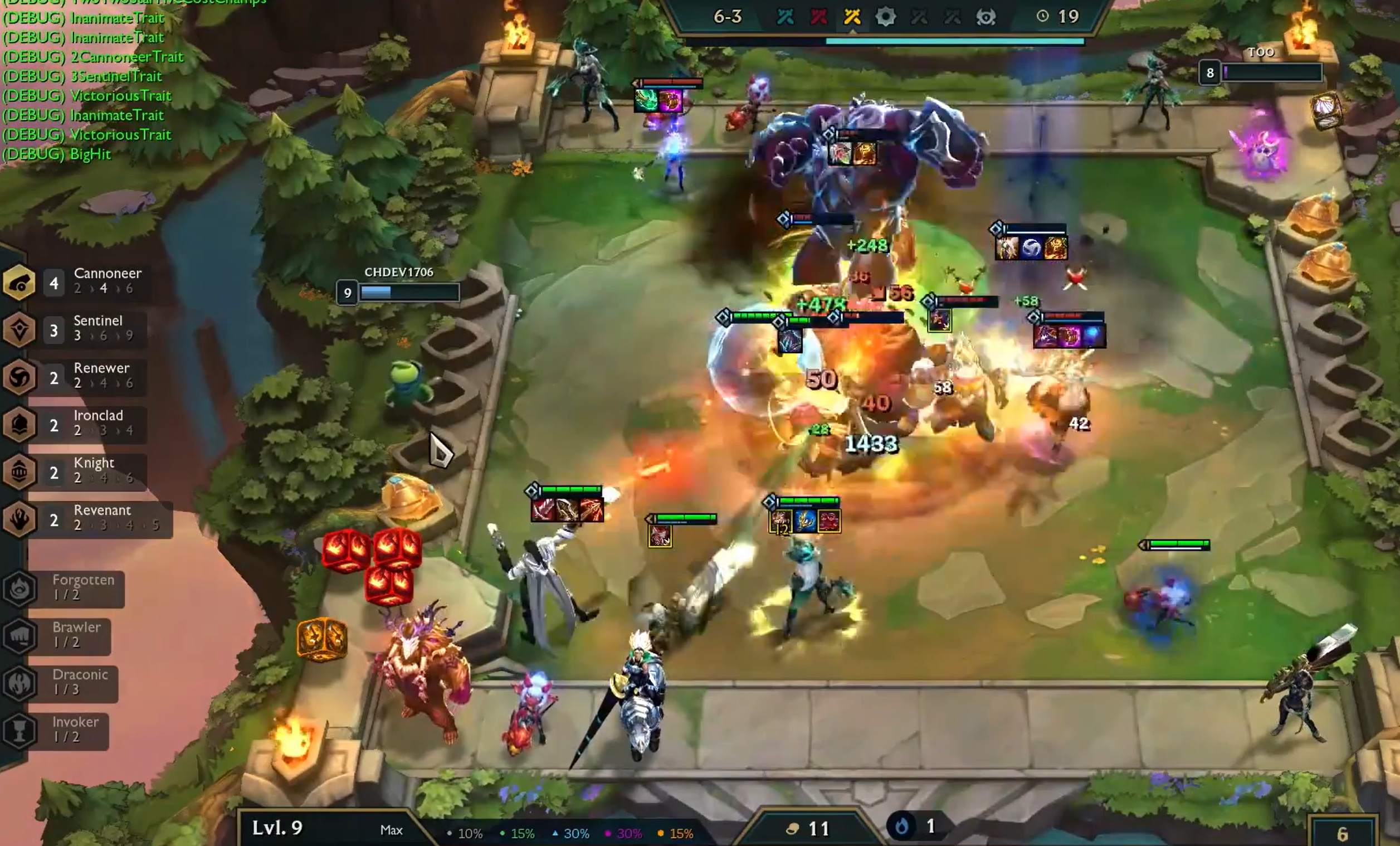Select the Knight trait entry
The height and width of the screenshot is (846, 1400).
(85, 471)
